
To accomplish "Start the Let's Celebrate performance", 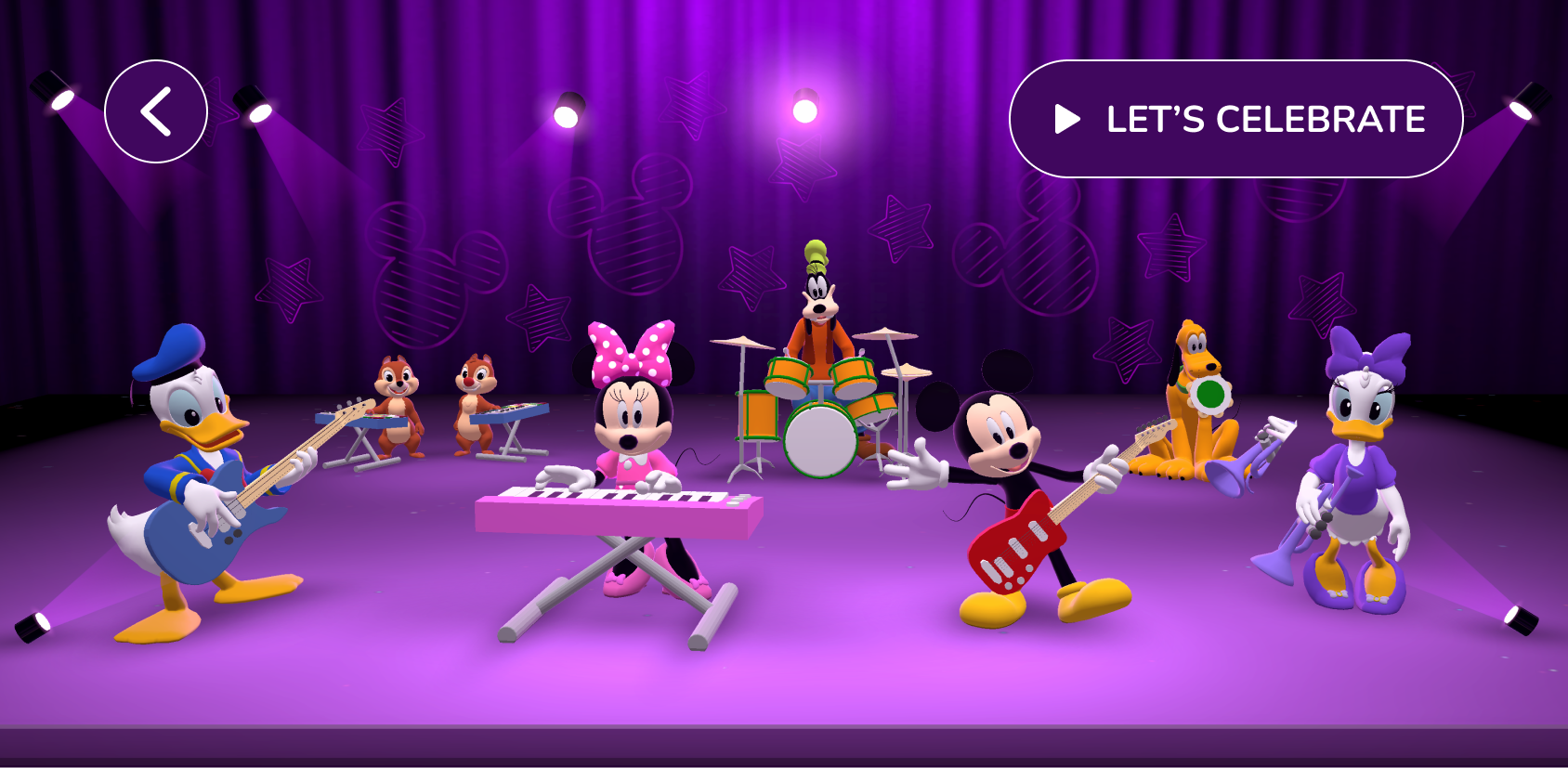I will click(1235, 119).
